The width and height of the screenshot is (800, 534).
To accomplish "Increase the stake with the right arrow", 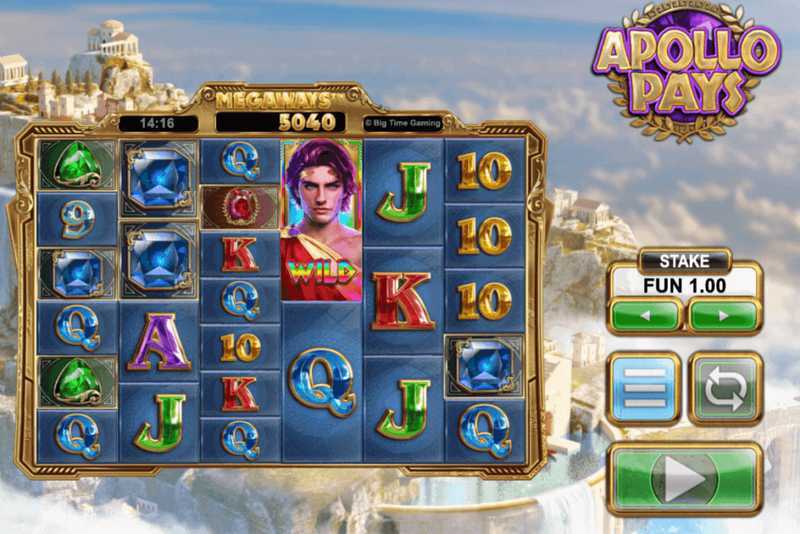I will tap(723, 315).
